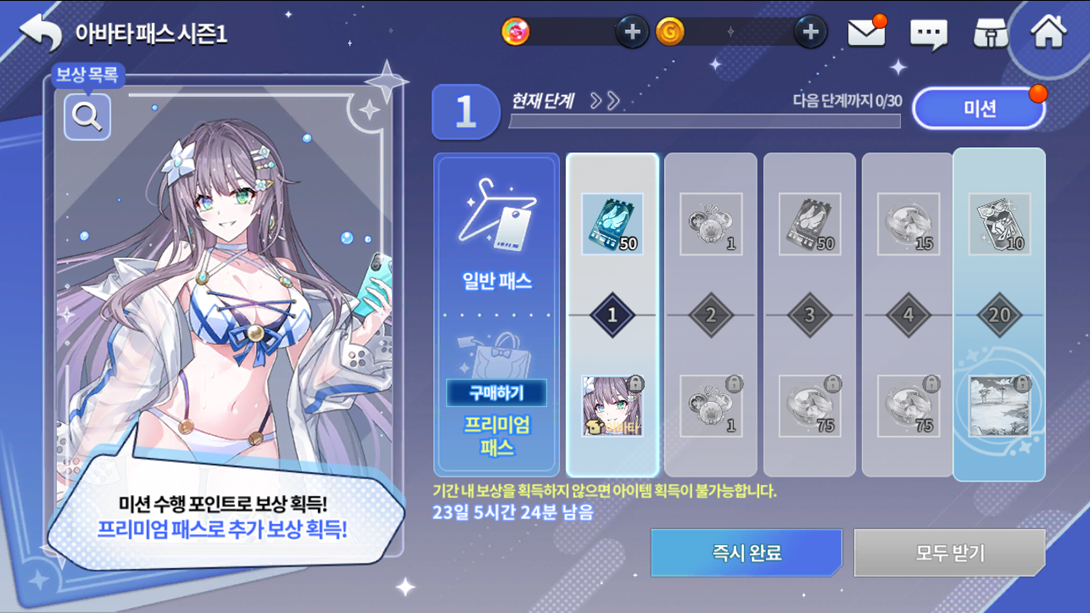Open the chat speech bubble
This screenshot has height=613, width=1090.
[x=928, y=34]
